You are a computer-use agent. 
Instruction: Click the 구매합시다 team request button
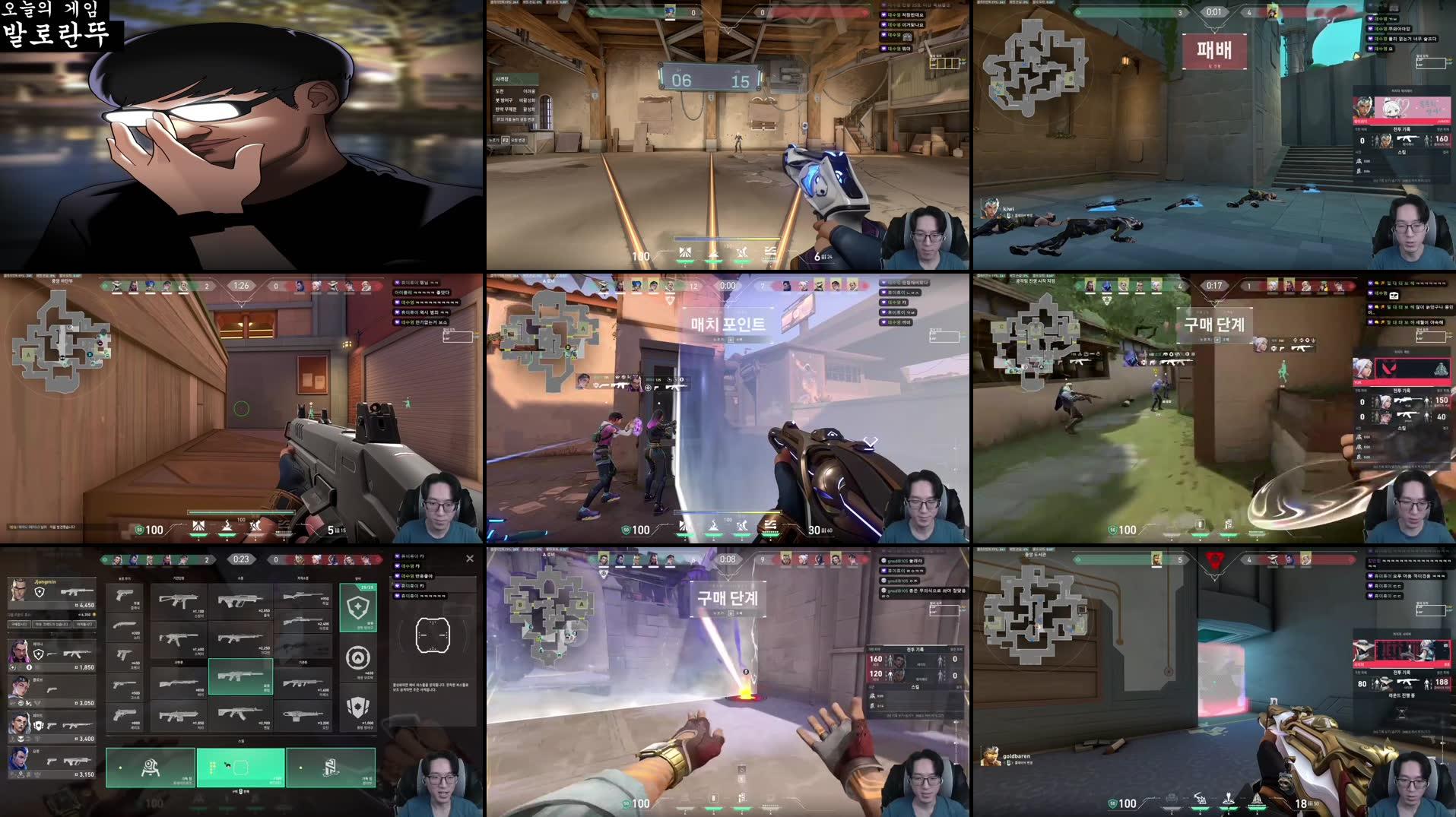click(17, 624)
